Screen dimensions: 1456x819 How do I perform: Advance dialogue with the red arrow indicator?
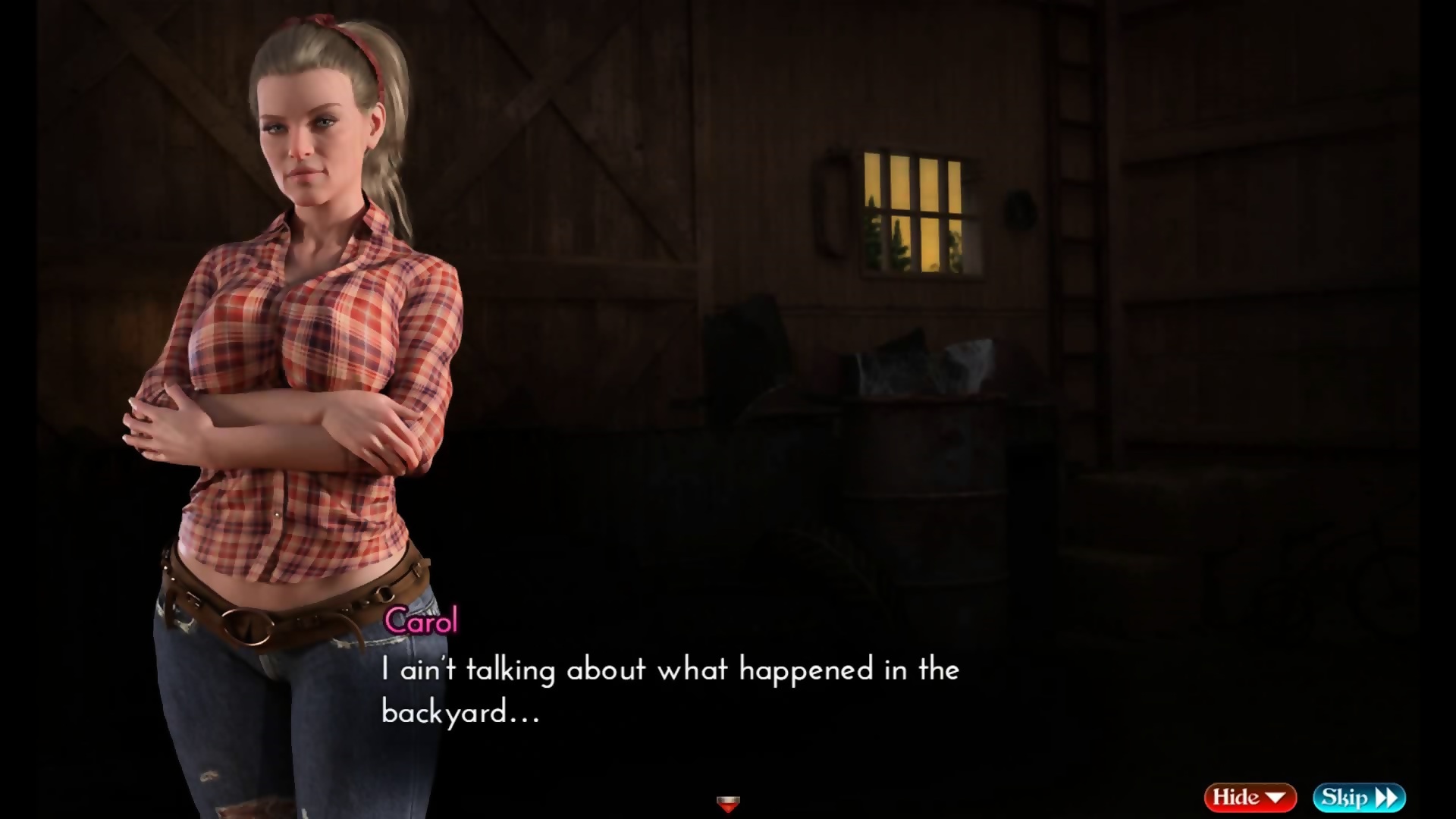click(x=728, y=803)
